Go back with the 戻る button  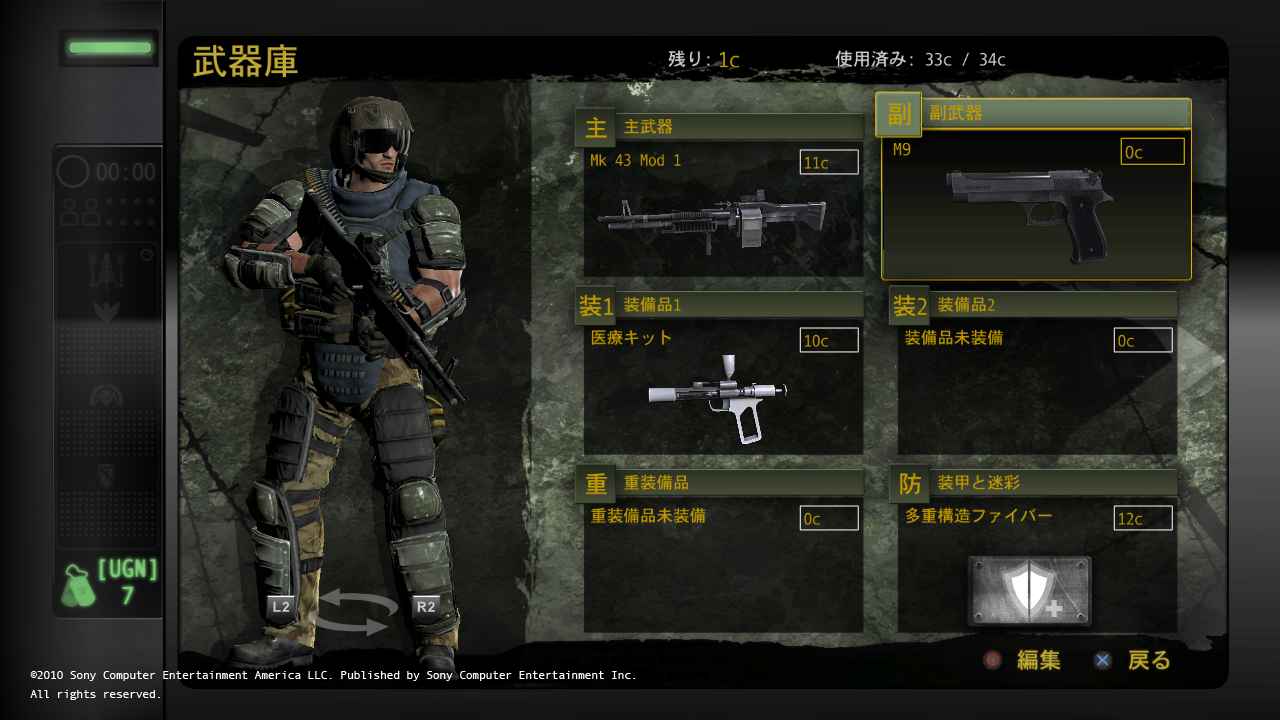pyautogui.click(x=1133, y=660)
